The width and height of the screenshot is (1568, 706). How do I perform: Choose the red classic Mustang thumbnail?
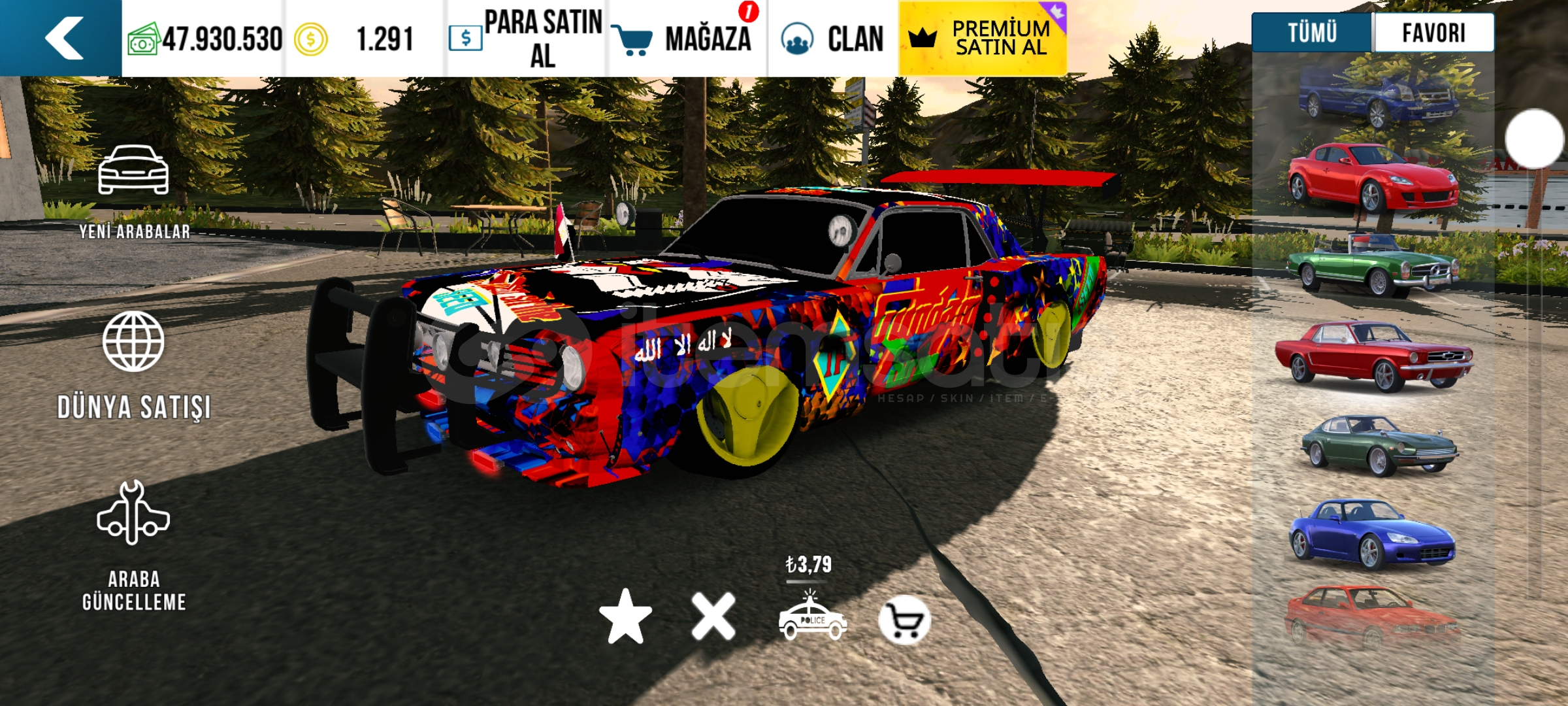[1373, 356]
